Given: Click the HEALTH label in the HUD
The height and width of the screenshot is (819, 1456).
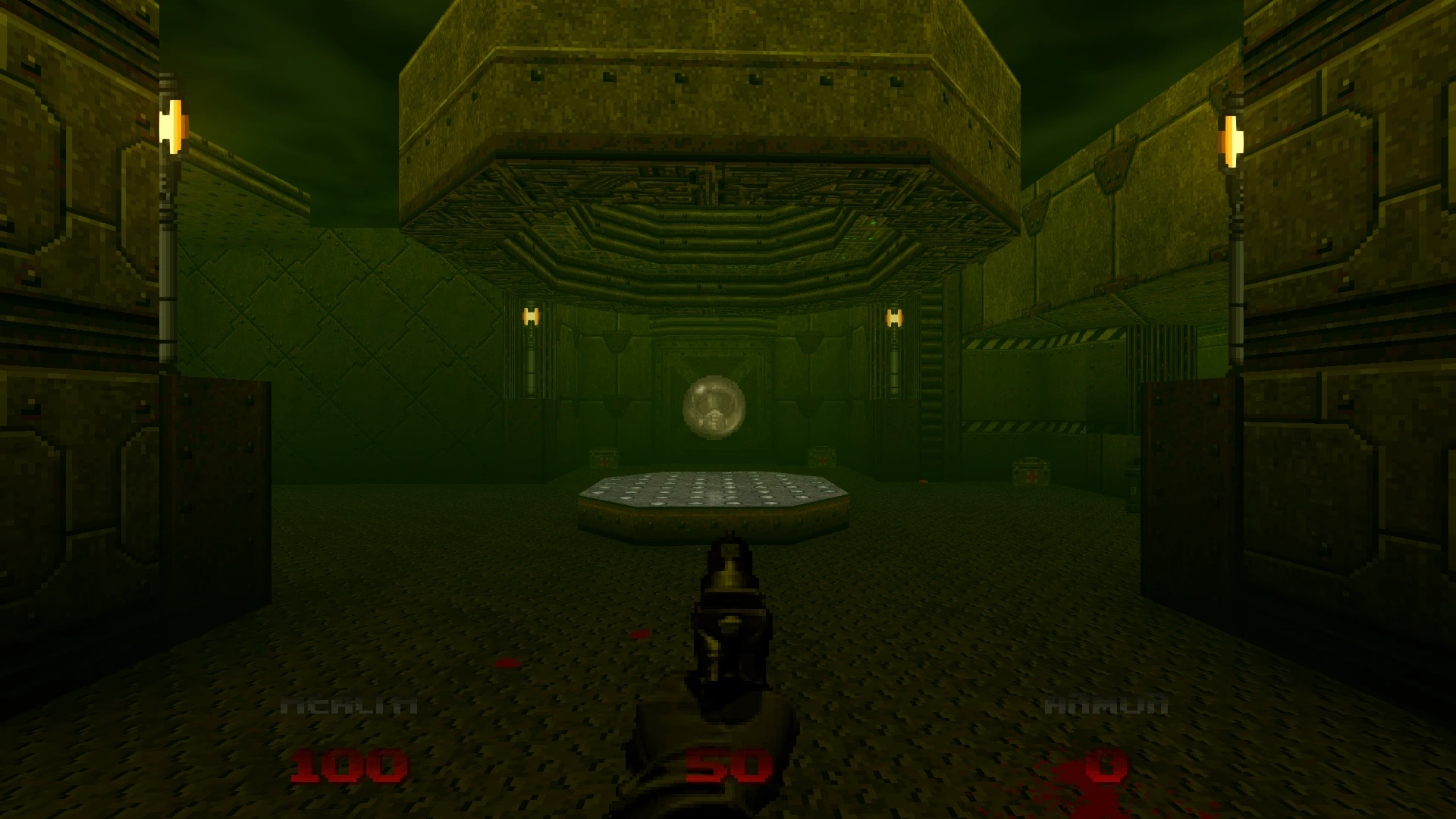Looking at the screenshot, I should [x=349, y=704].
